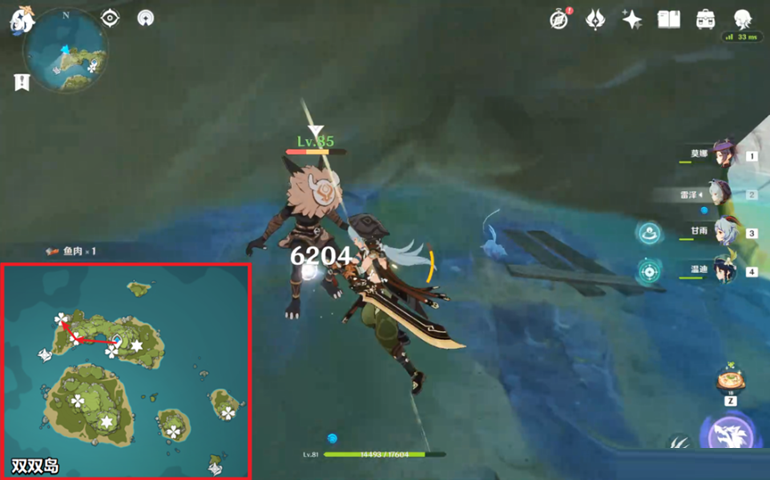Image resolution: width=770 pixels, height=480 pixels.
Task: Open the Adventurer Handbook book icon
Action: [x=668, y=19]
